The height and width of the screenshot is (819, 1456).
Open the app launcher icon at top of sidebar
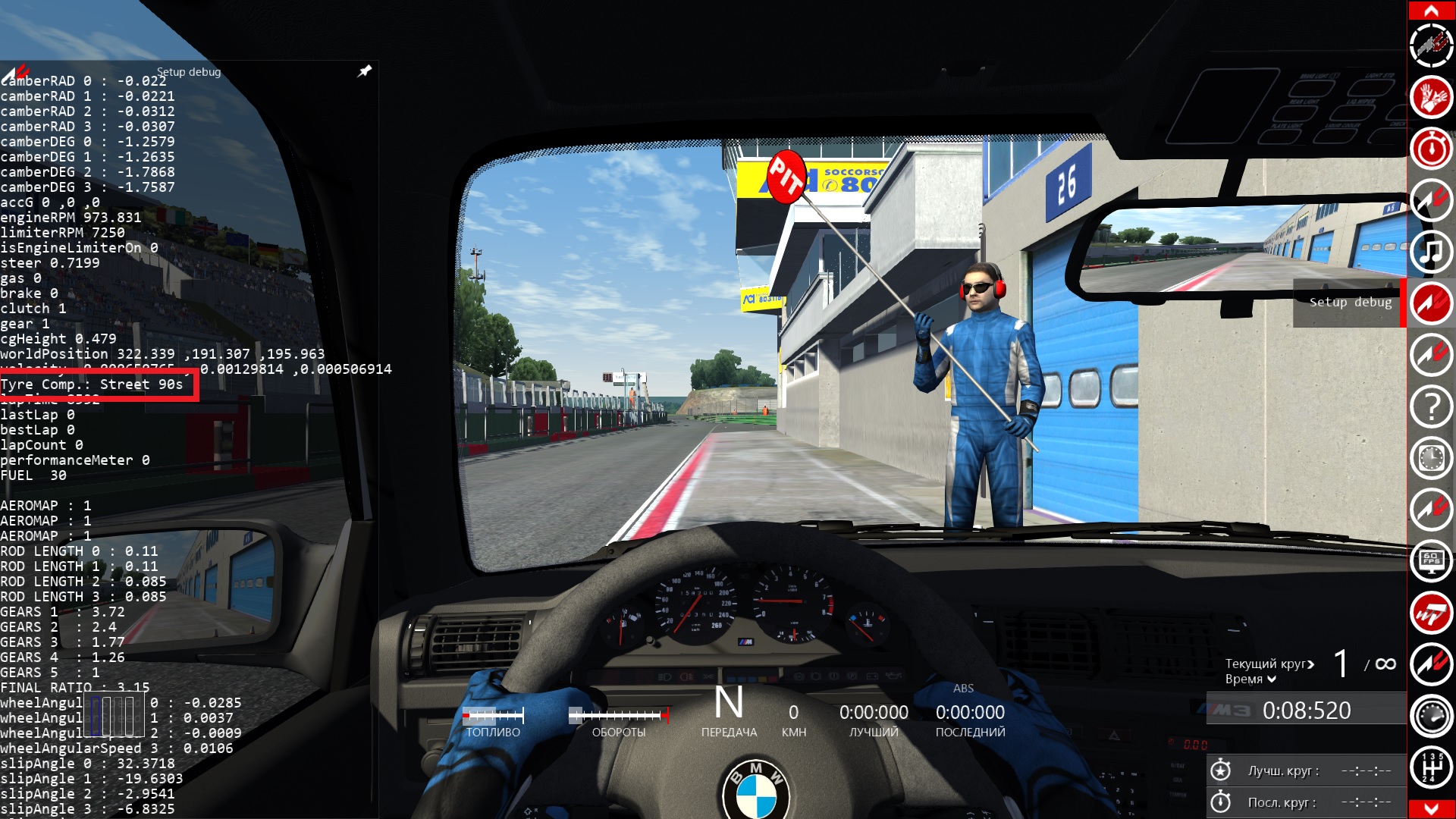pos(1431,45)
